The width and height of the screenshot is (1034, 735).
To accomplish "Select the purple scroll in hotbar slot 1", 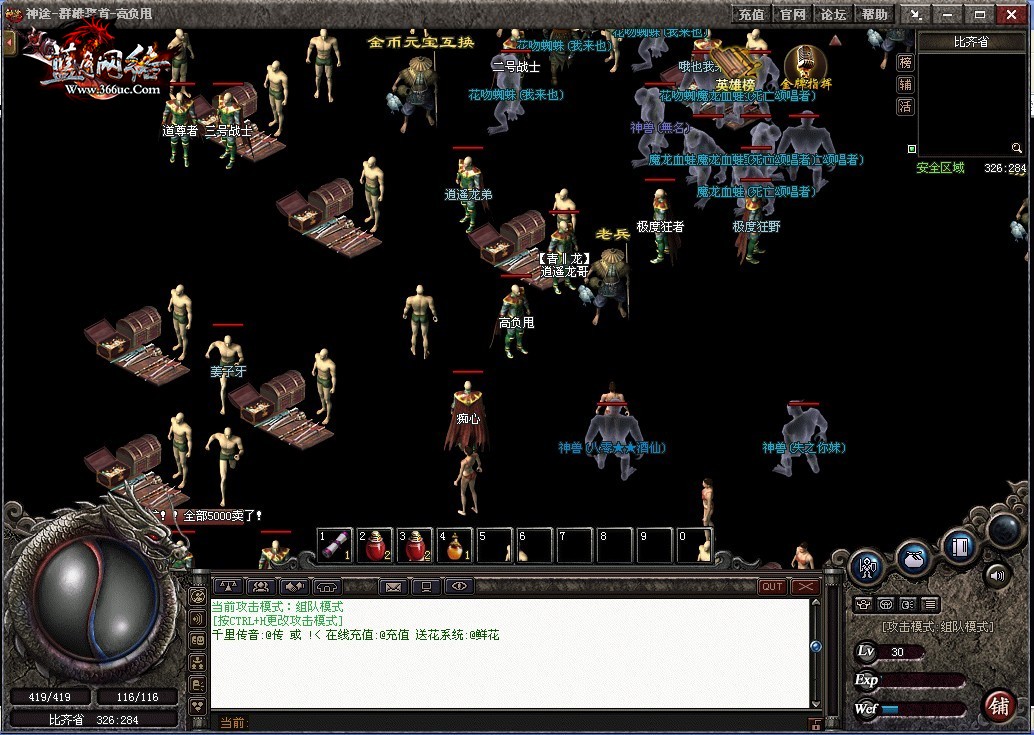I will (x=335, y=546).
